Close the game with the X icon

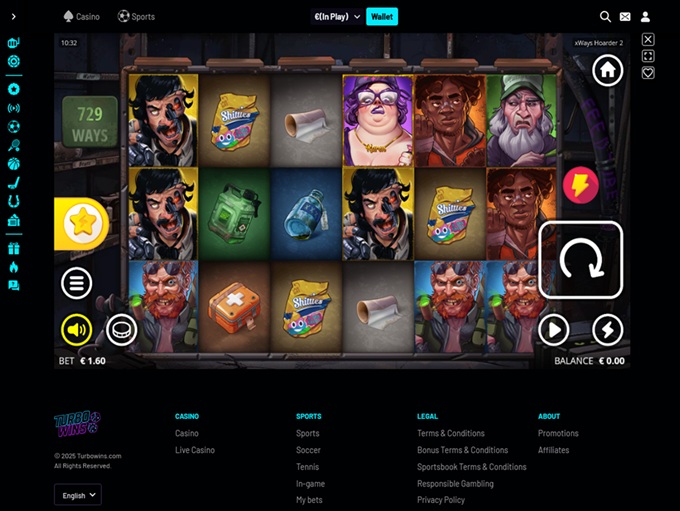click(x=648, y=40)
